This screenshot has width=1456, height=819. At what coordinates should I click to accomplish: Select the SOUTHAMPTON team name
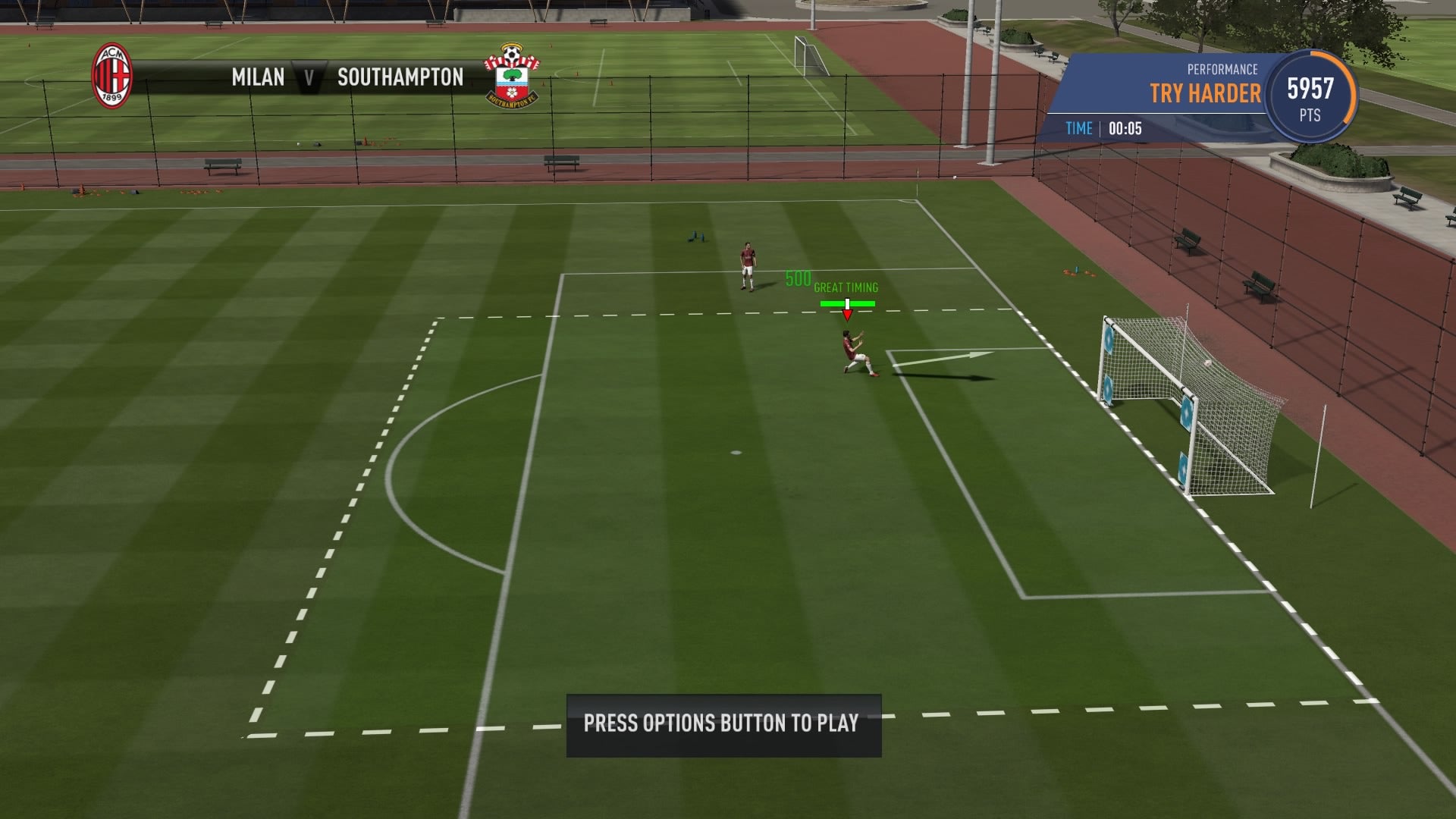coord(401,77)
